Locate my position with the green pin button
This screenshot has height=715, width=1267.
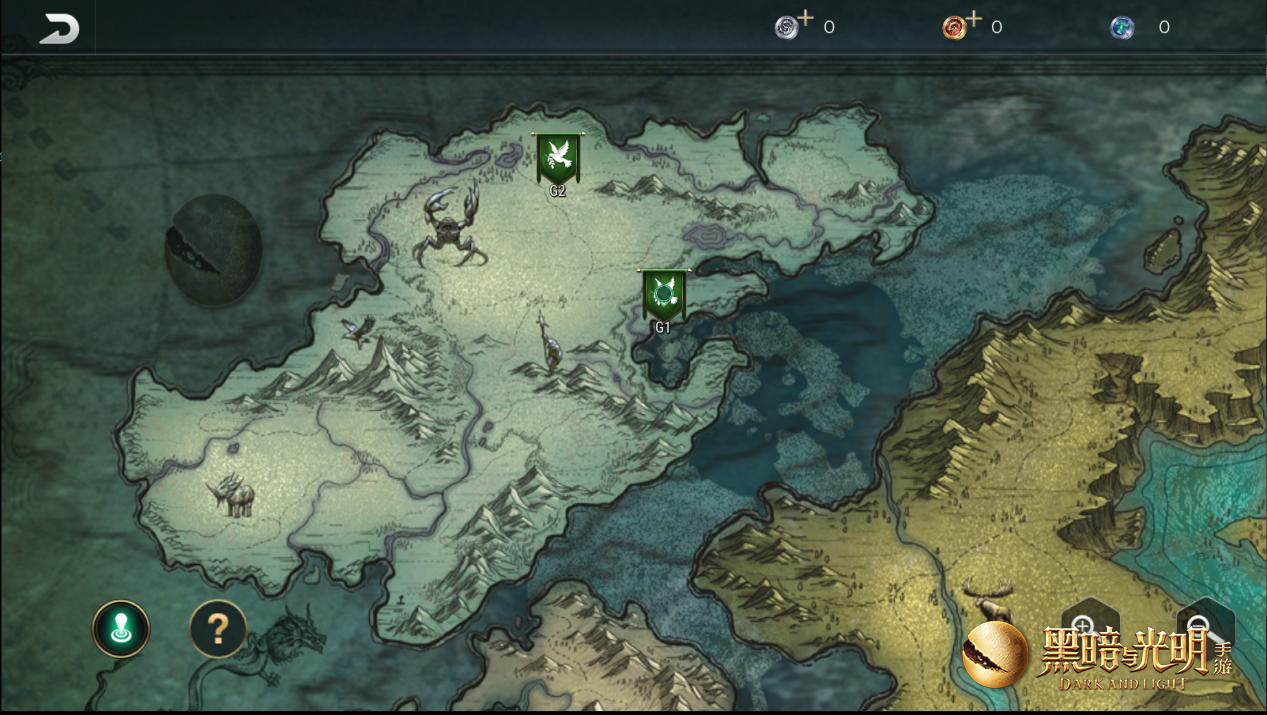tap(121, 629)
